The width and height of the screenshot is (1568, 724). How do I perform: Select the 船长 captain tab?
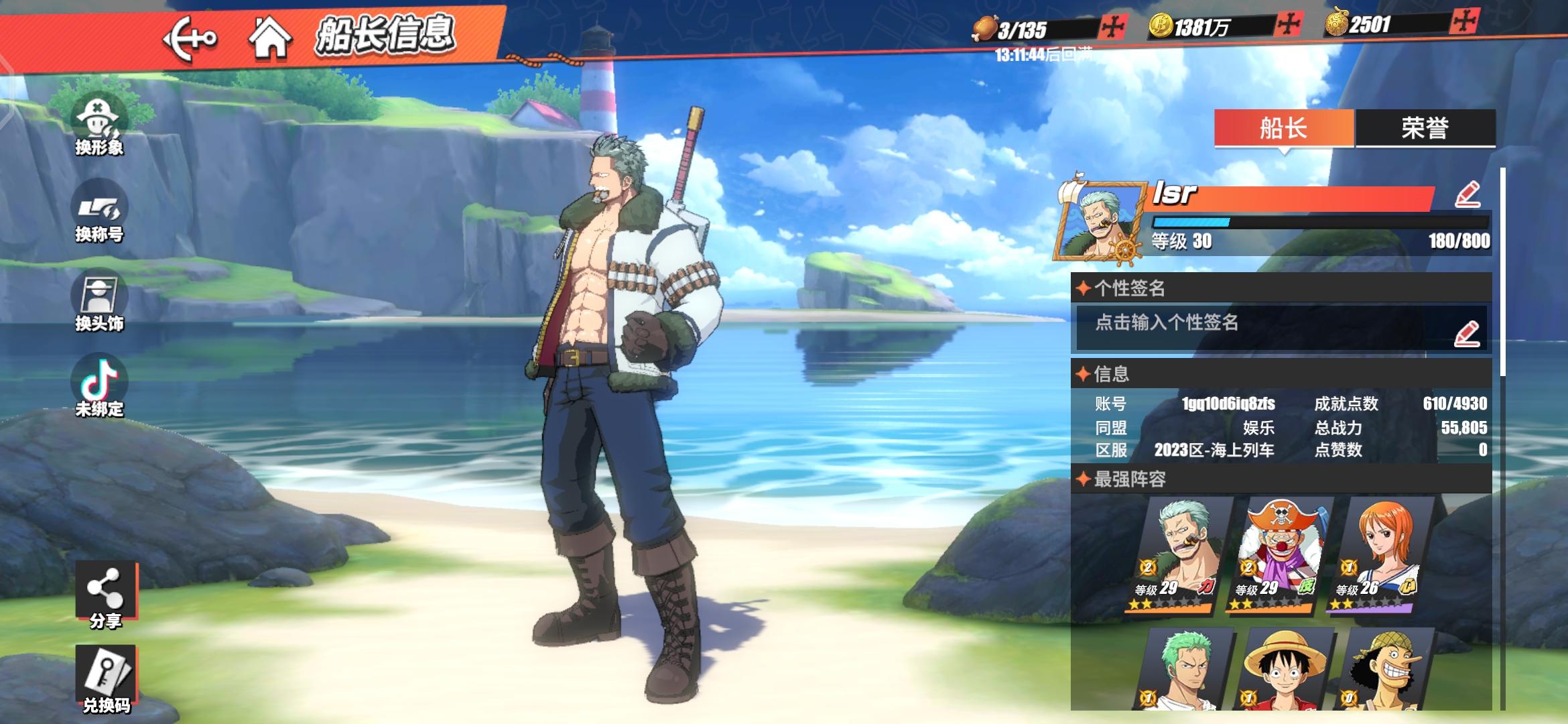(x=1283, y=128)
